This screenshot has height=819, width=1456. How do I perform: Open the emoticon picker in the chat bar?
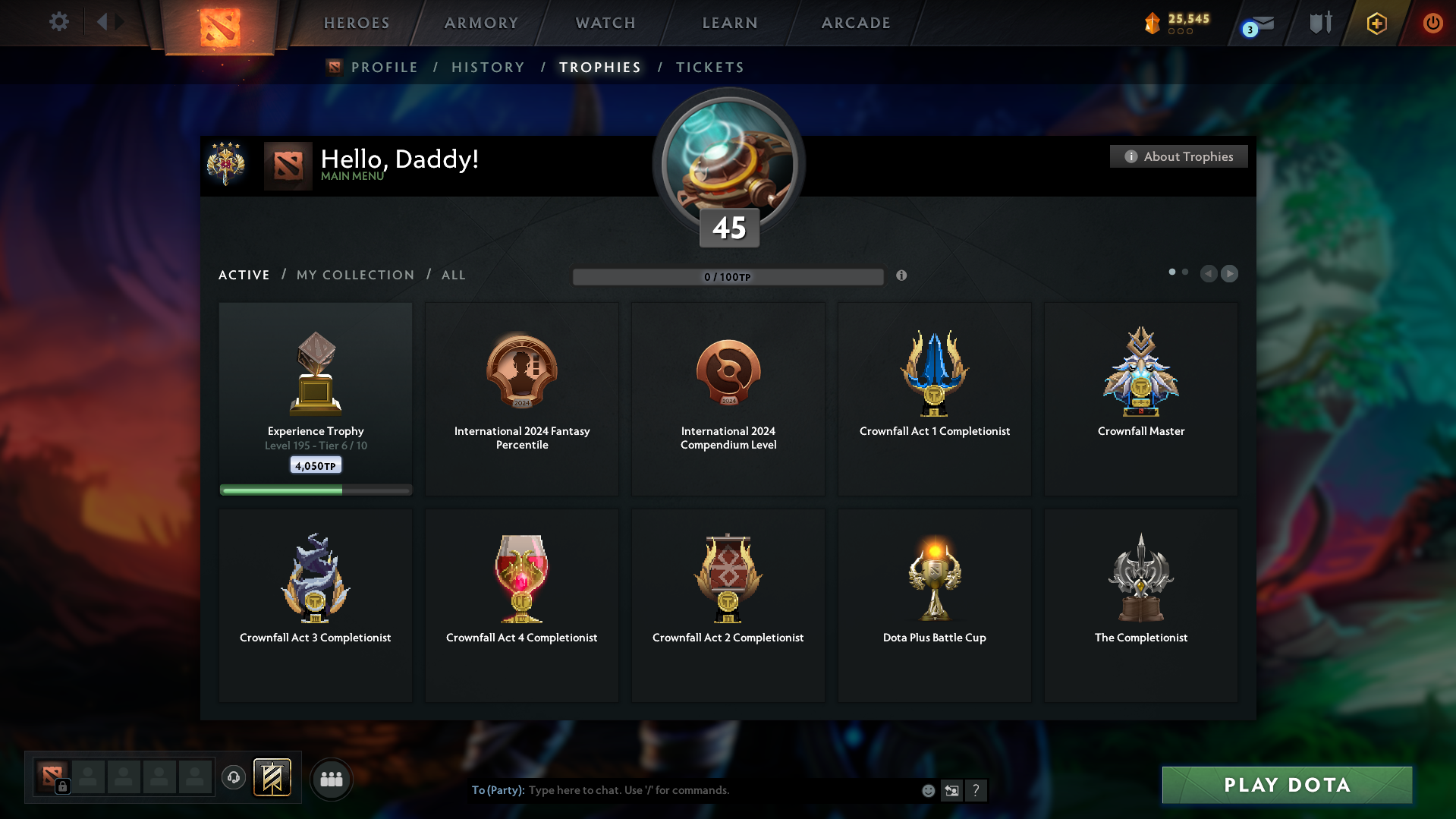pyautogui.click(x=927, y=790)
